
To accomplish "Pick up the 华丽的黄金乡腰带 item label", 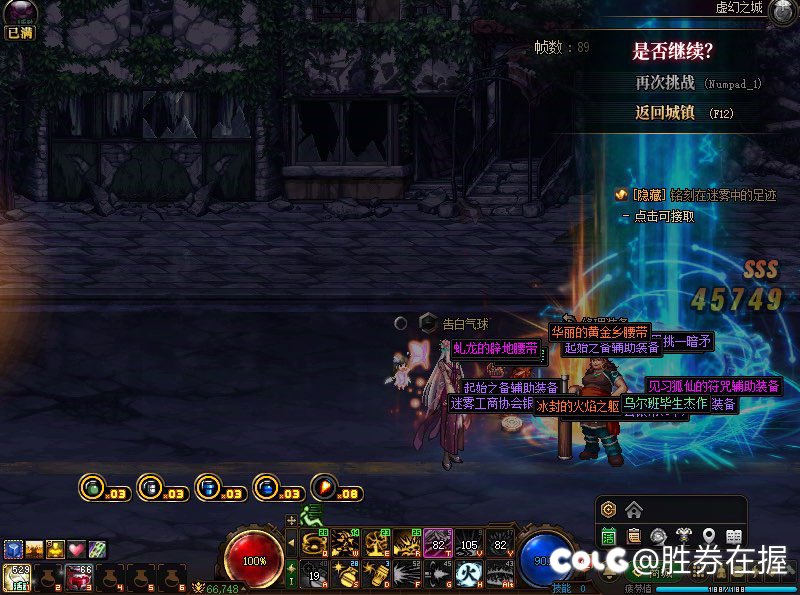I will coord(600,332).
